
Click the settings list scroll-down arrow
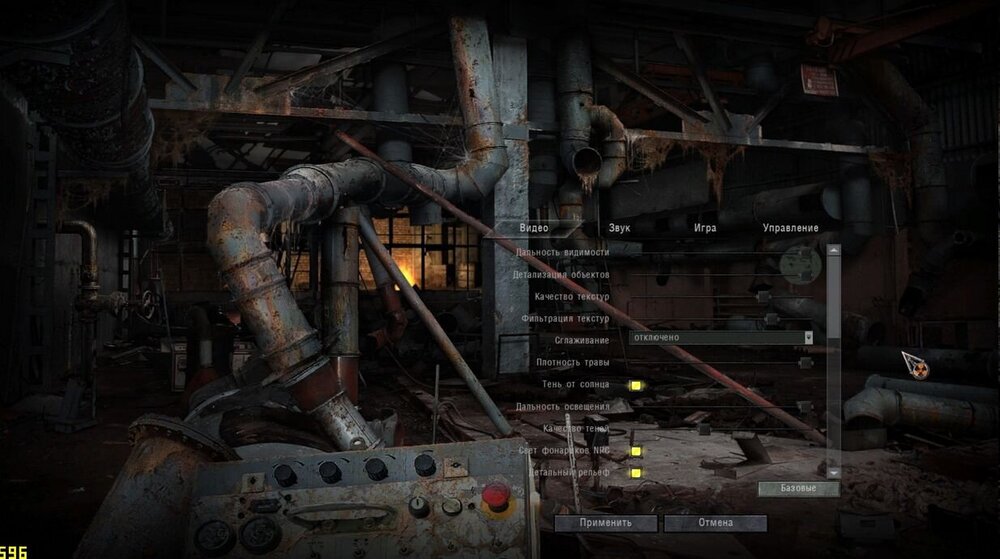(x=833, y=471)
